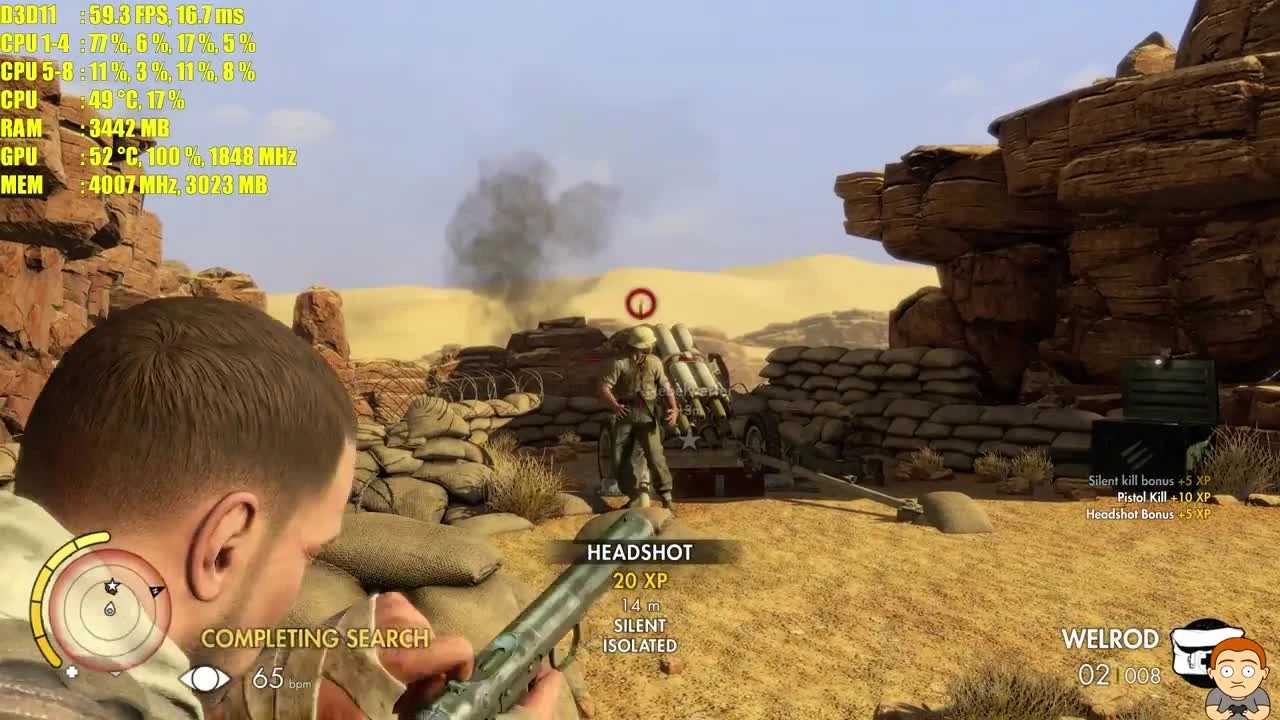This screenshot has width=1280, height=720.
Task: Click the eye detection icon near the minimap
Action: (205, 678)
